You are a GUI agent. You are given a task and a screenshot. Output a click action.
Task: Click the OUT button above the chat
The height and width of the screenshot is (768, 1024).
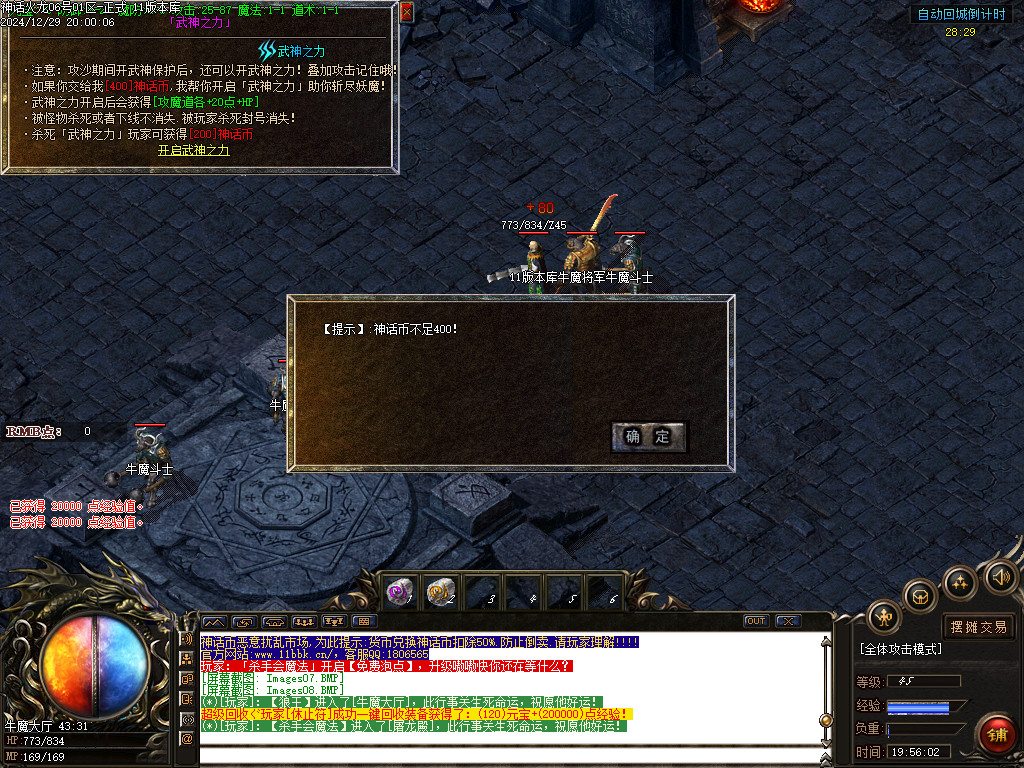click(x=756, y=621)
